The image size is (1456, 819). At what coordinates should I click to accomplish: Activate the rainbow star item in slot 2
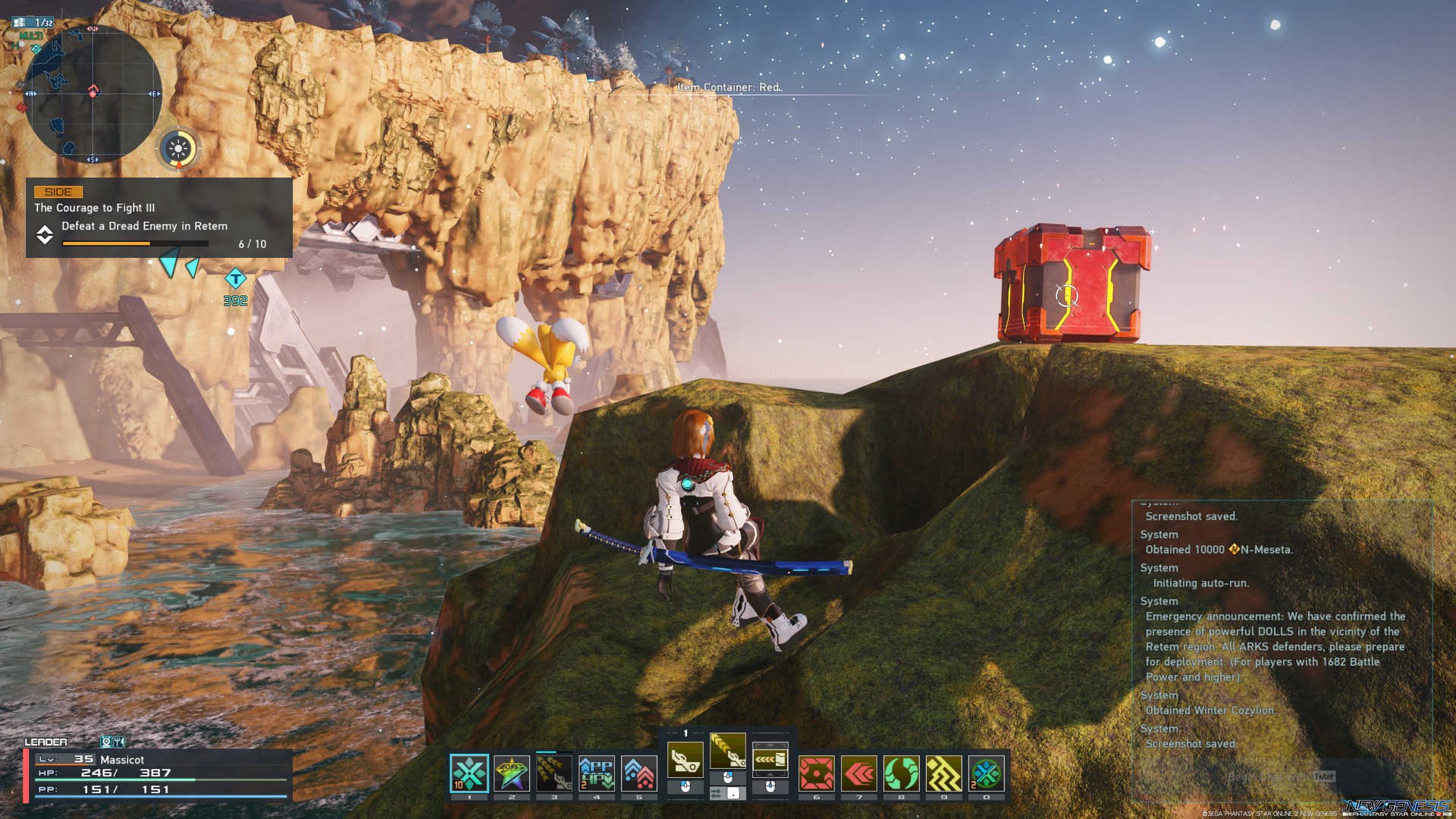[x=512, y=773]
